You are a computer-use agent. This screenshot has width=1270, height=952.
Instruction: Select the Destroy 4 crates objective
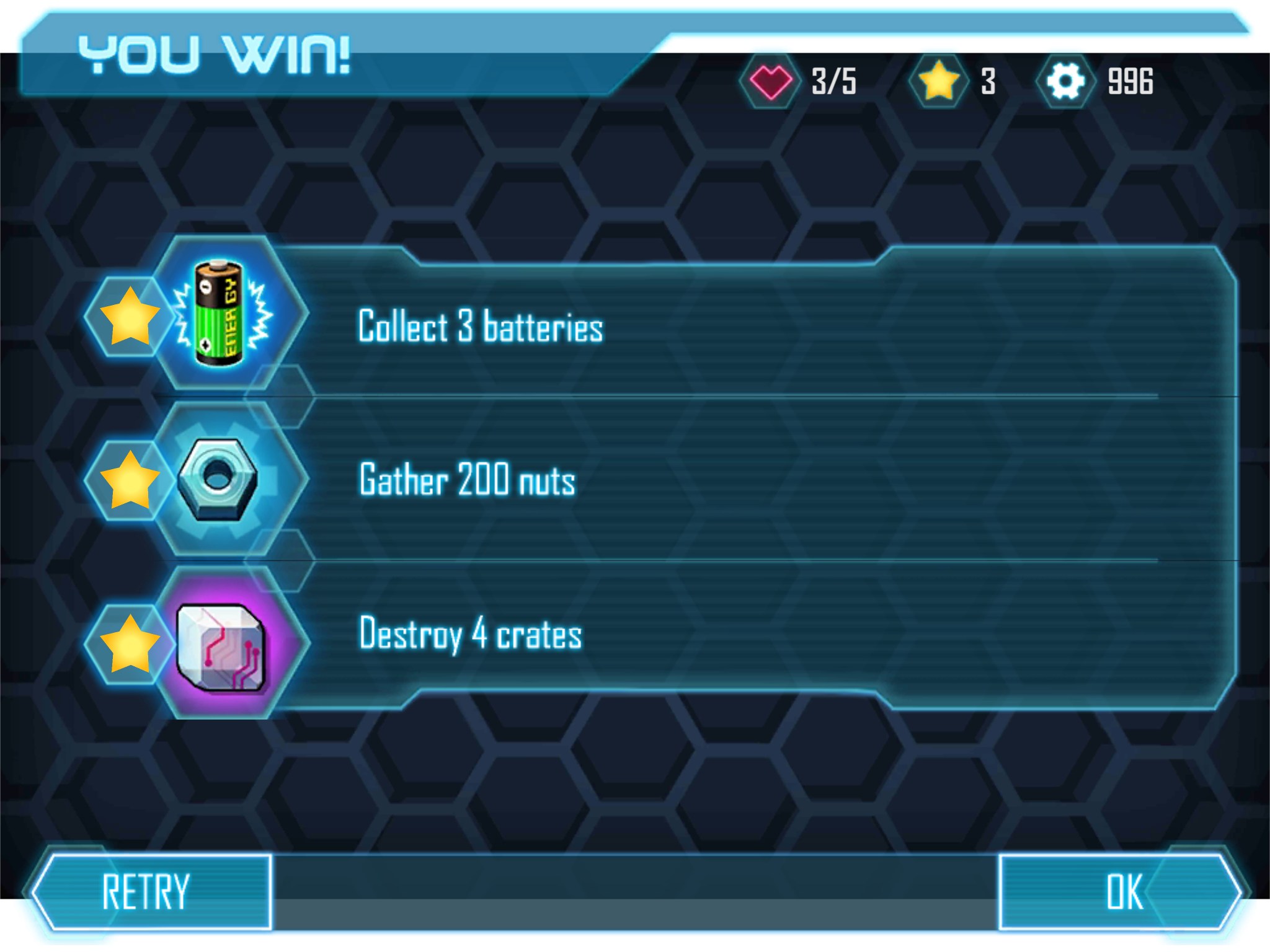pos(471,634)
